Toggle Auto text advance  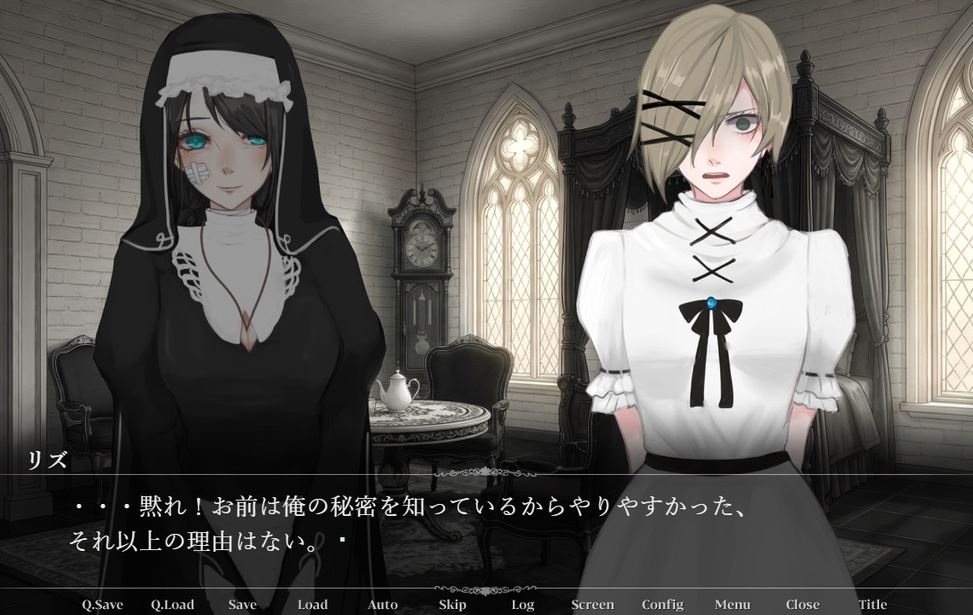tap(382, 604)
